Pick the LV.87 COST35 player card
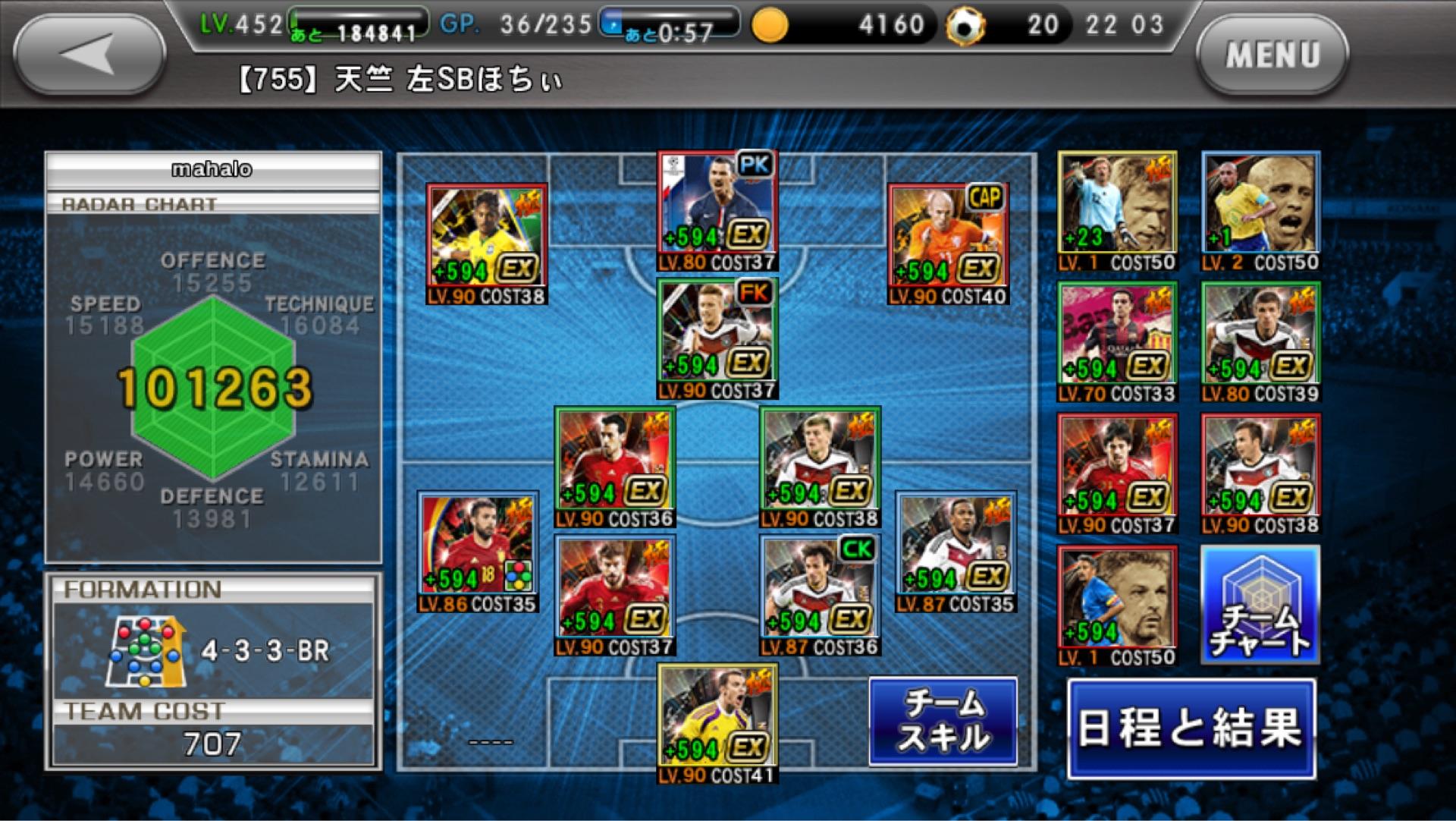This screenshot has width=1456, height=821. click(x=955, y=552)
